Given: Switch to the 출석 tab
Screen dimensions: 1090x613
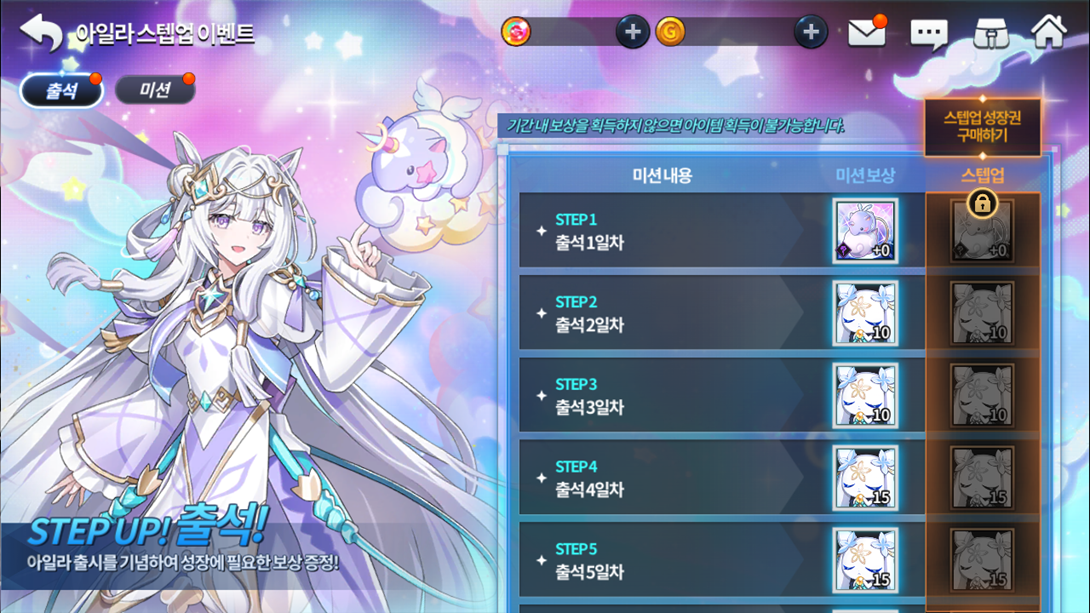Looking at the screenshot, I should (62, 90).
